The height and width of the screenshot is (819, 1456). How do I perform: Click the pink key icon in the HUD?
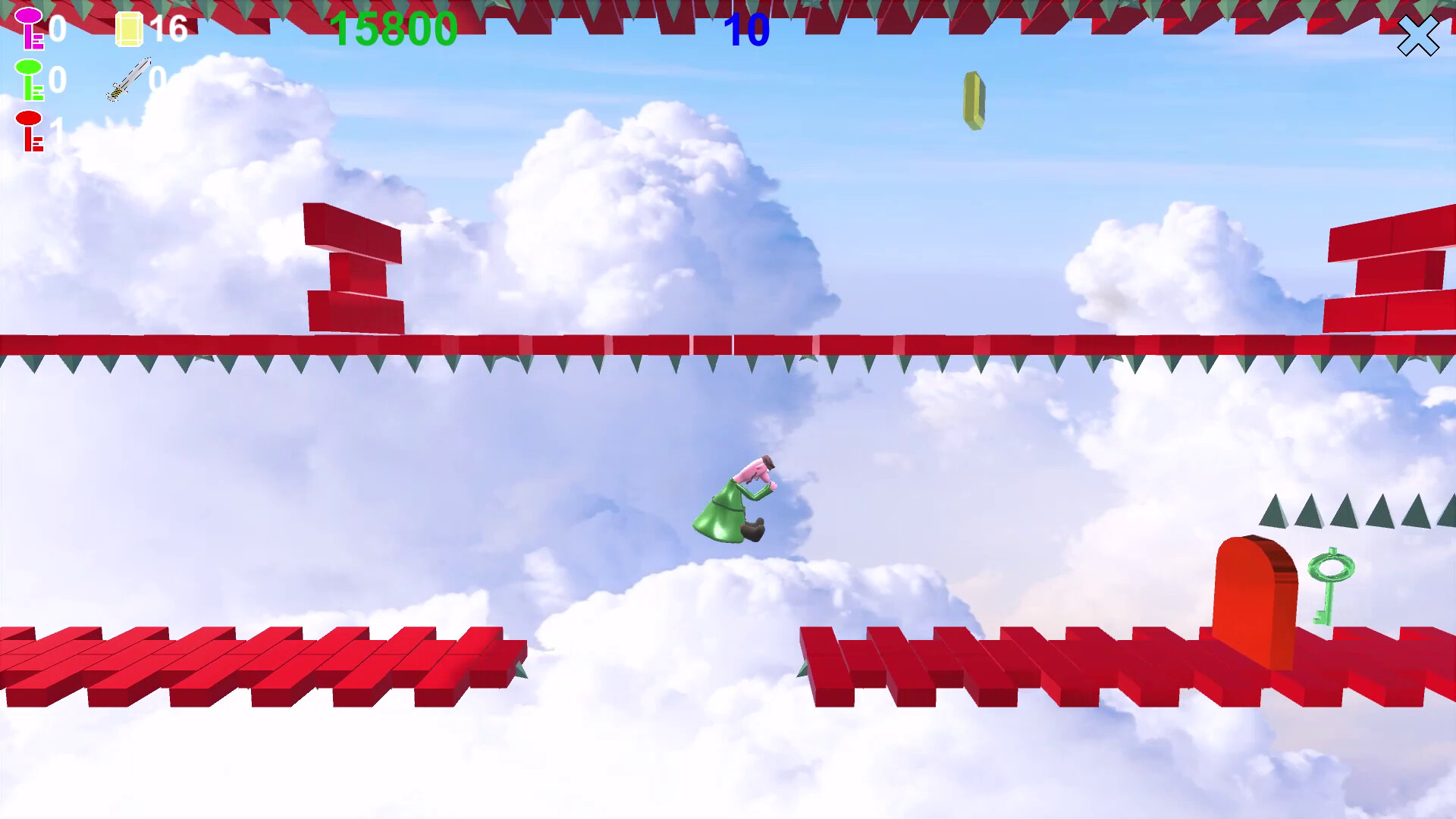(30, 29)
